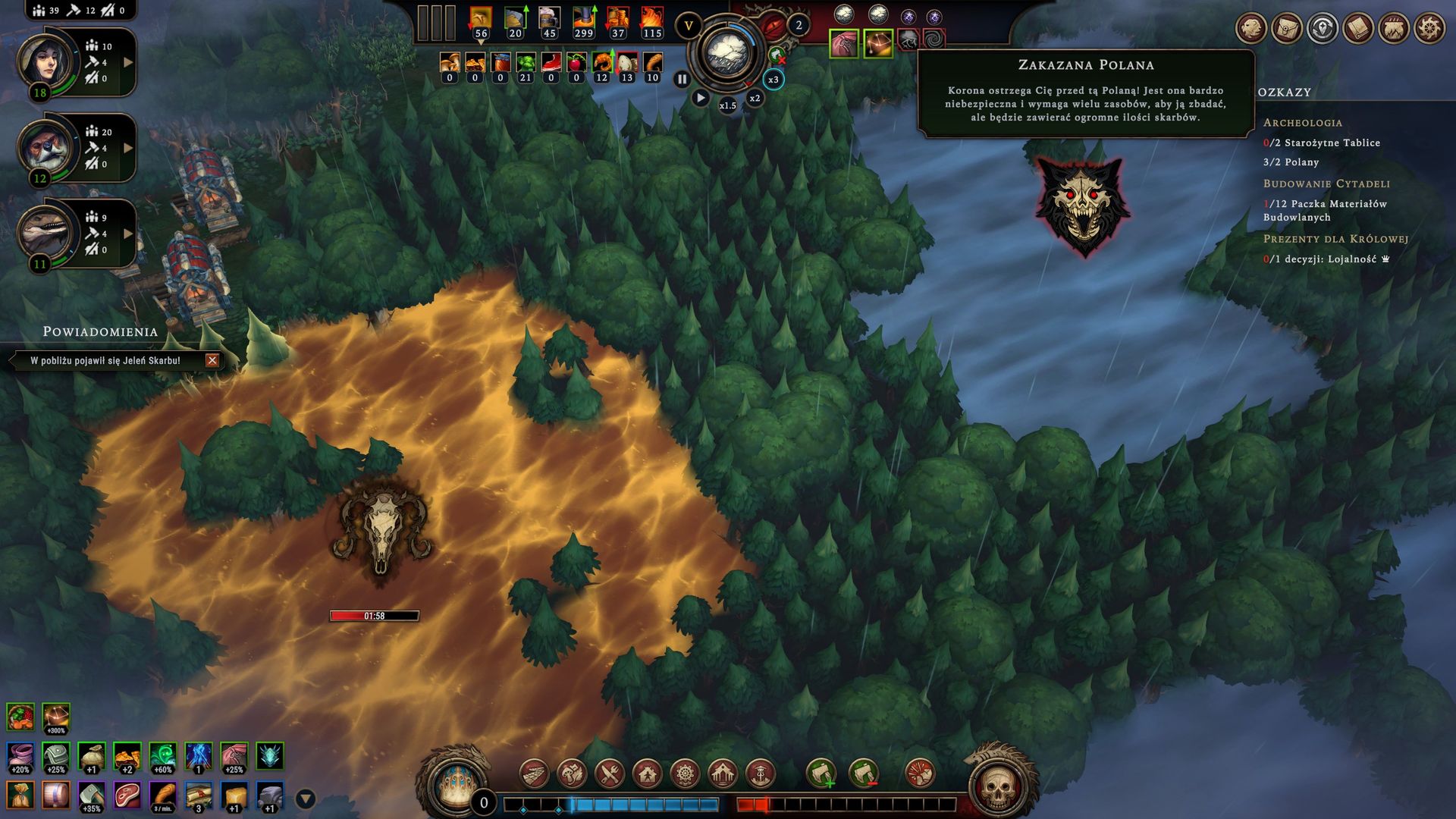The height and width of the screenshot is (819, 1456).
Task: Open the recipes cauldron panel
Action: pyautogui.click(x=1394, y=29)
